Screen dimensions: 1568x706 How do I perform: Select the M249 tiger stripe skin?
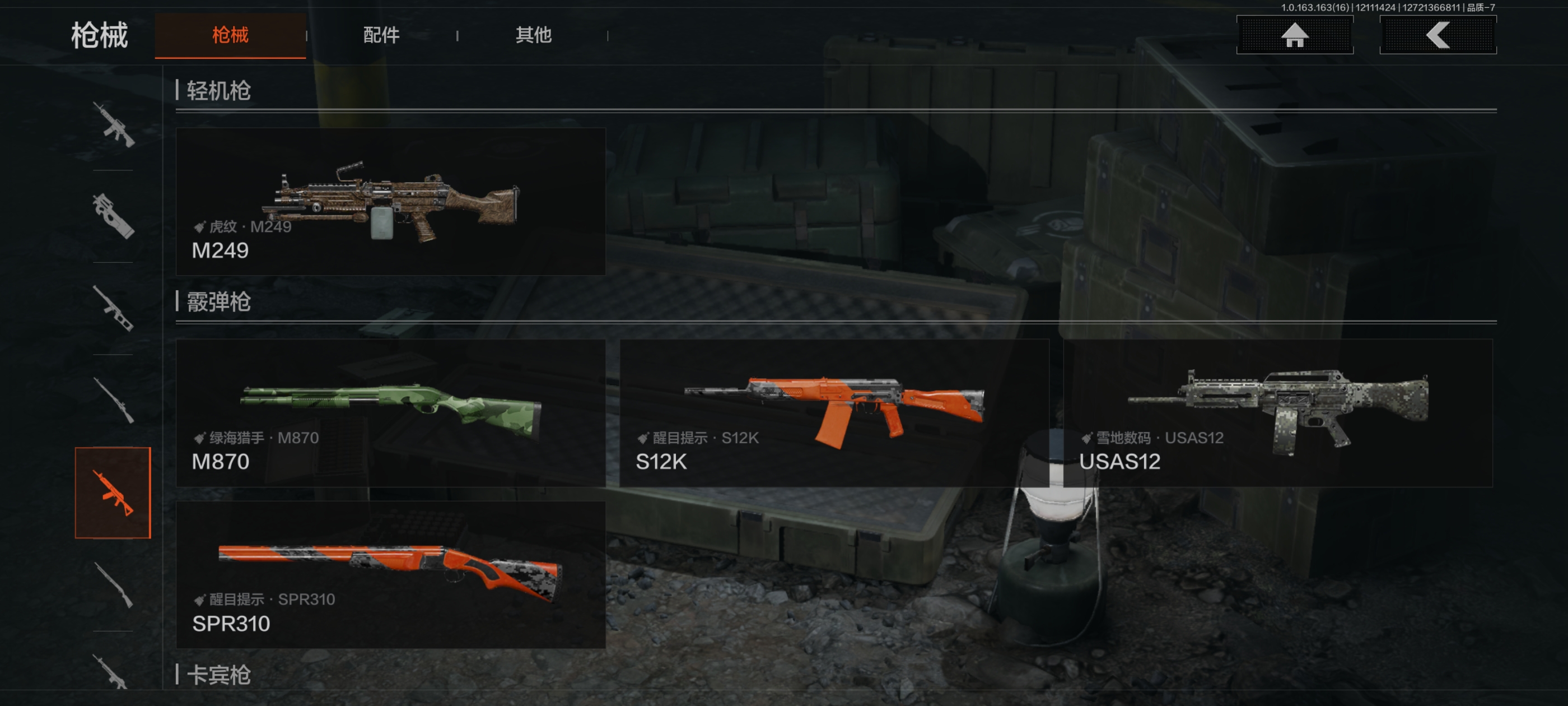point(390,202)
